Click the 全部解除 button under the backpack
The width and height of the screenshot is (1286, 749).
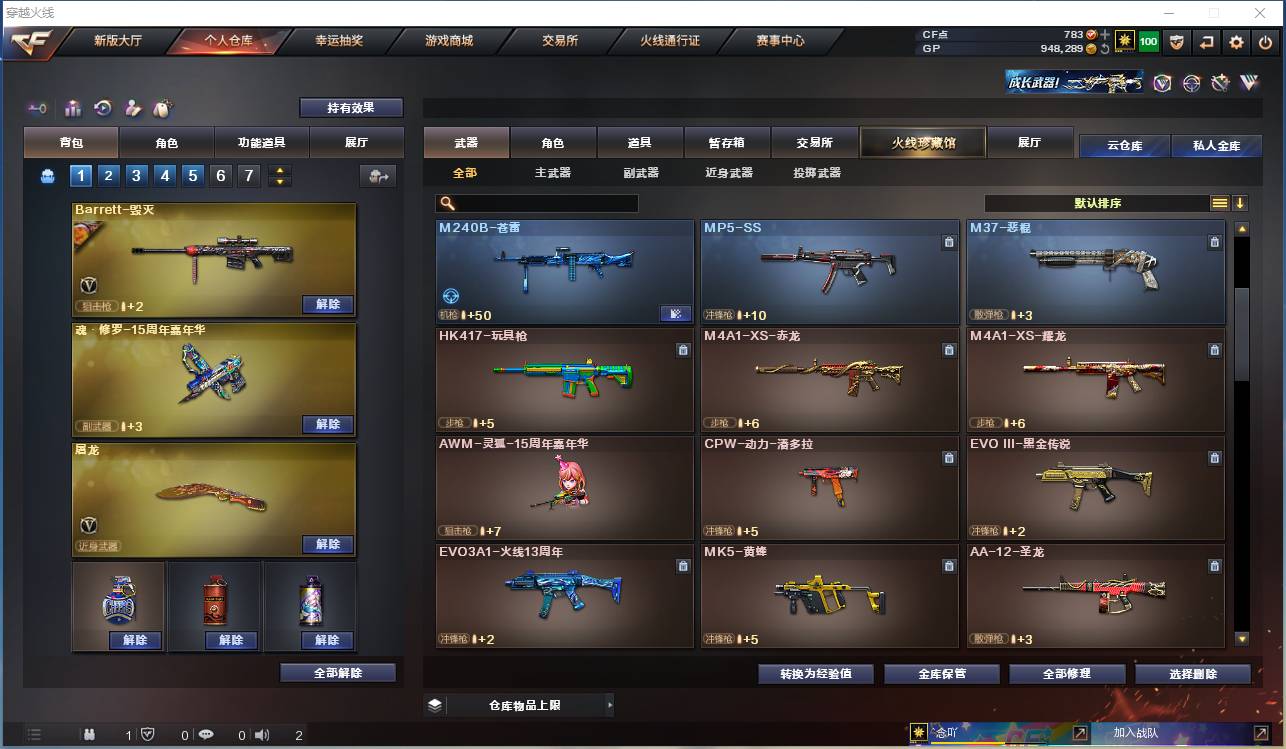click(x=335, y=674)
